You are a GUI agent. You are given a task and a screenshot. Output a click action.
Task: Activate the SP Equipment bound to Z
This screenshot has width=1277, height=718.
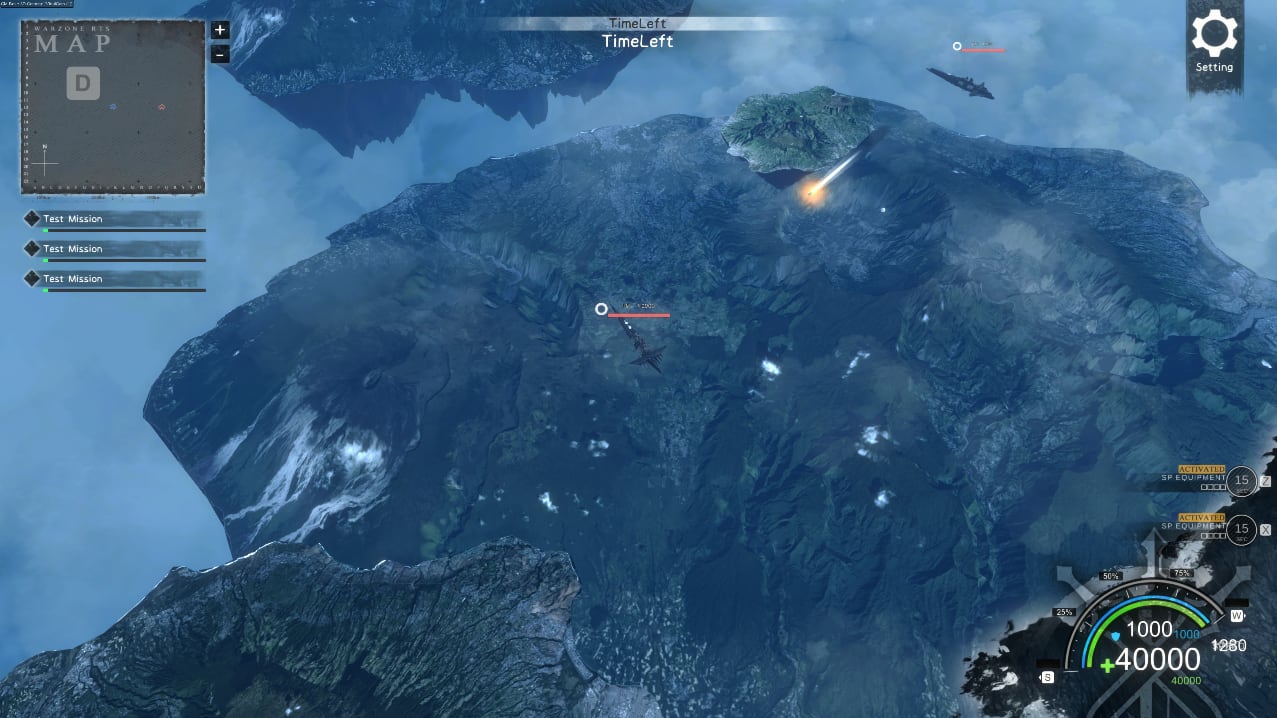pyautogui.click(x=1241, y=481)
